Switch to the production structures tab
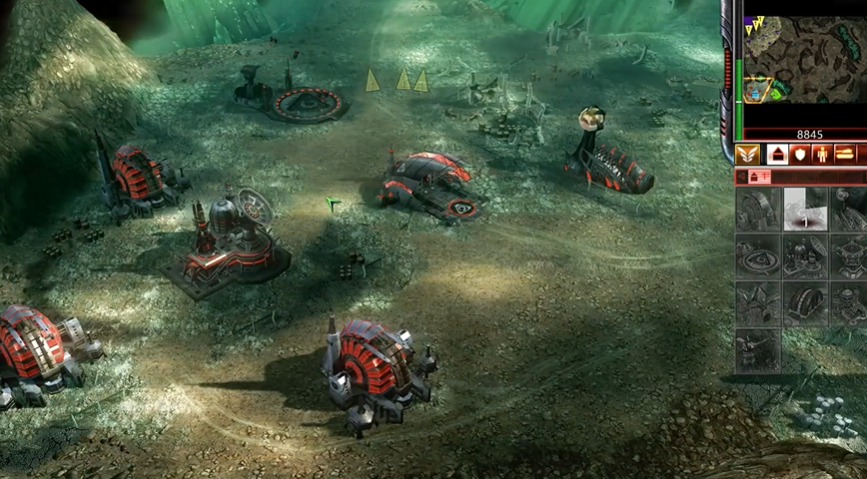This screenshot has height=479, width=867. point(777,155)
